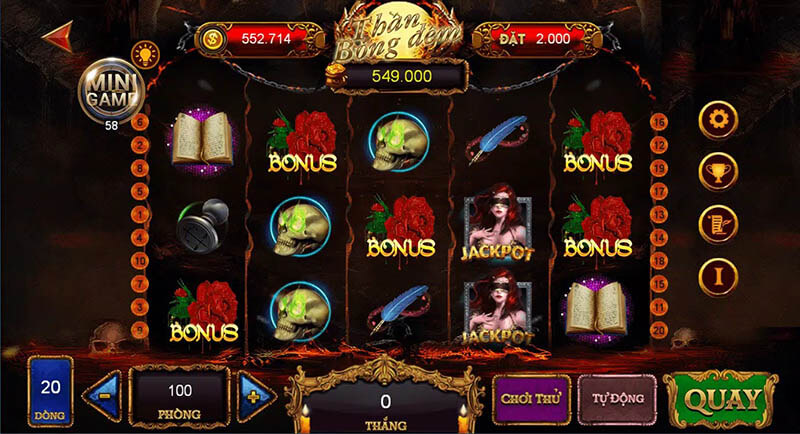Open the 20 Dòng paylines selector
Screen dimensions: 800x434
click(49, 391)
